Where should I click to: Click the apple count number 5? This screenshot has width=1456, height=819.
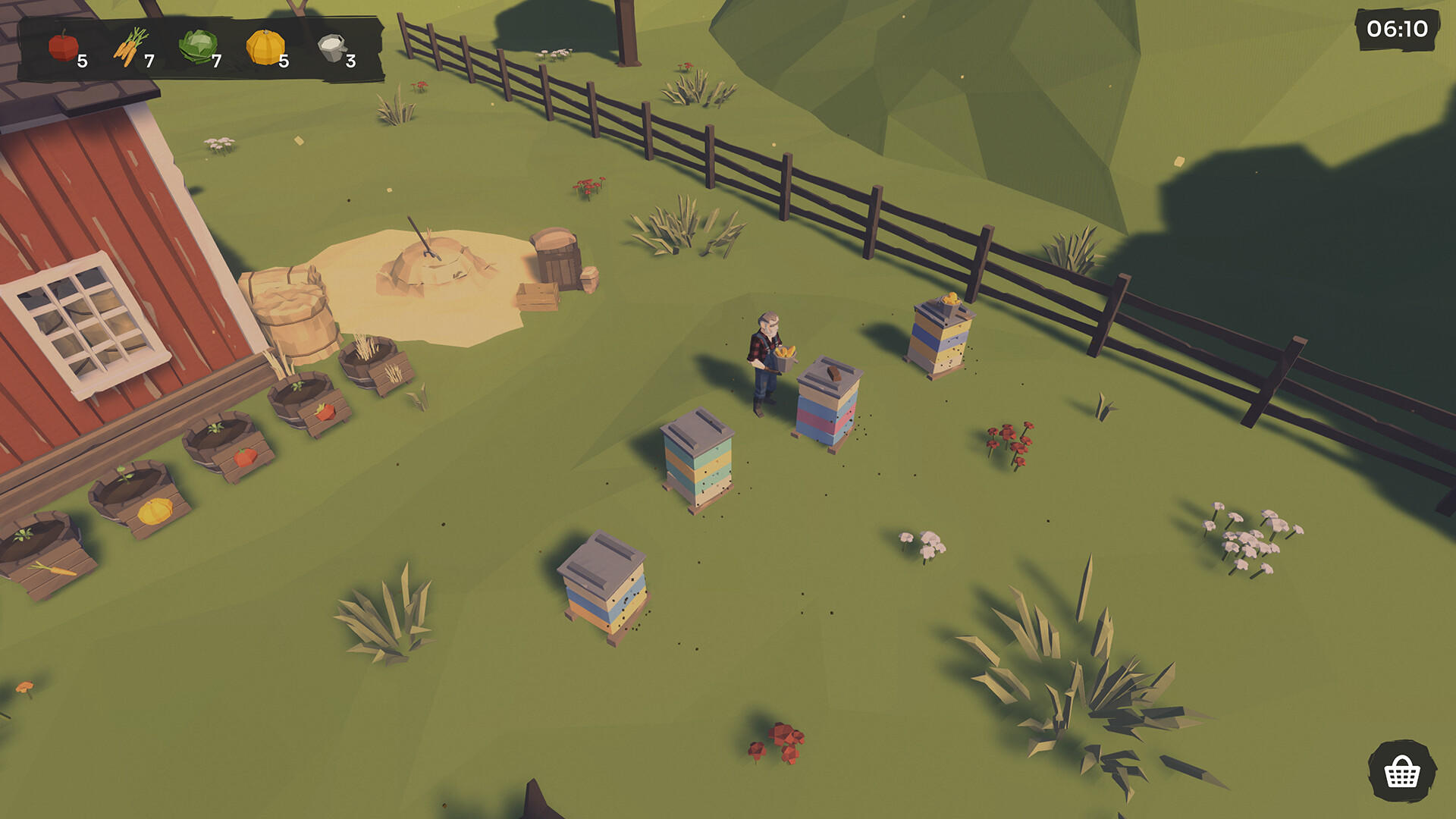(x=83, y=62)
